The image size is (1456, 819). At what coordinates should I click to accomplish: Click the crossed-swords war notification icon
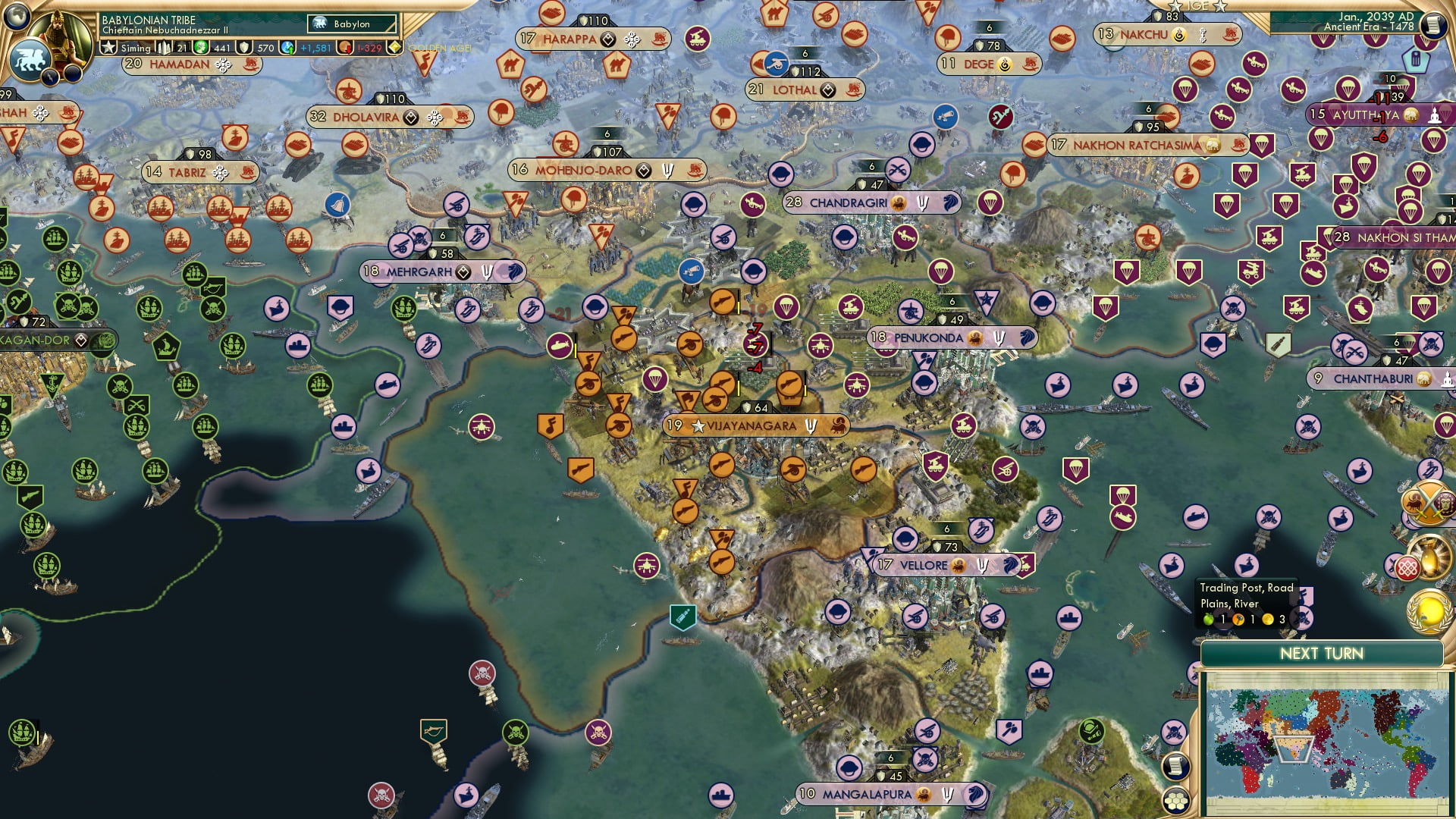1429,501
